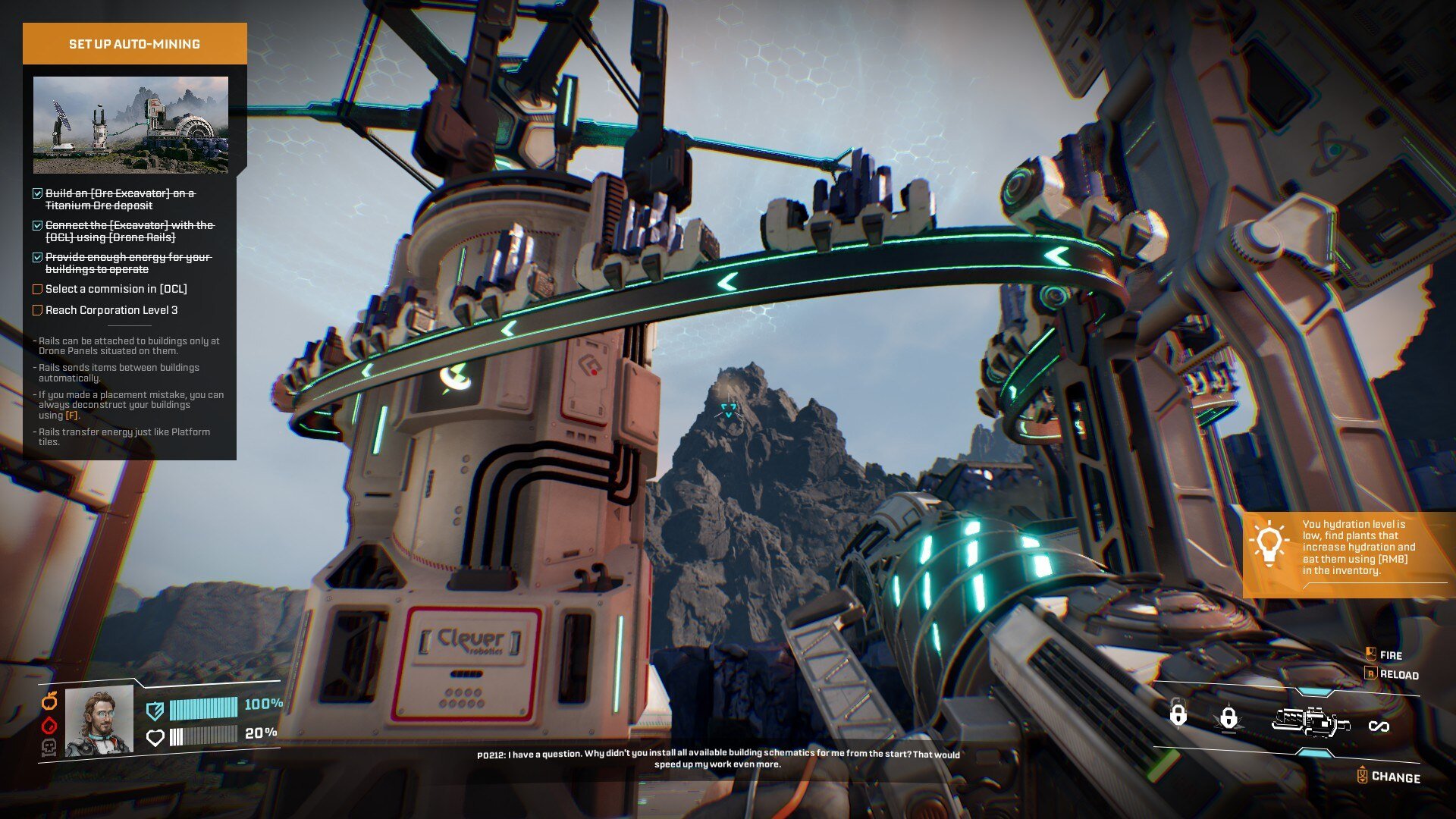Image resolution: width=1456 pixels, height=819 pixels.
Task: Click the red hydration droplet icon
Action: (49, 725)
